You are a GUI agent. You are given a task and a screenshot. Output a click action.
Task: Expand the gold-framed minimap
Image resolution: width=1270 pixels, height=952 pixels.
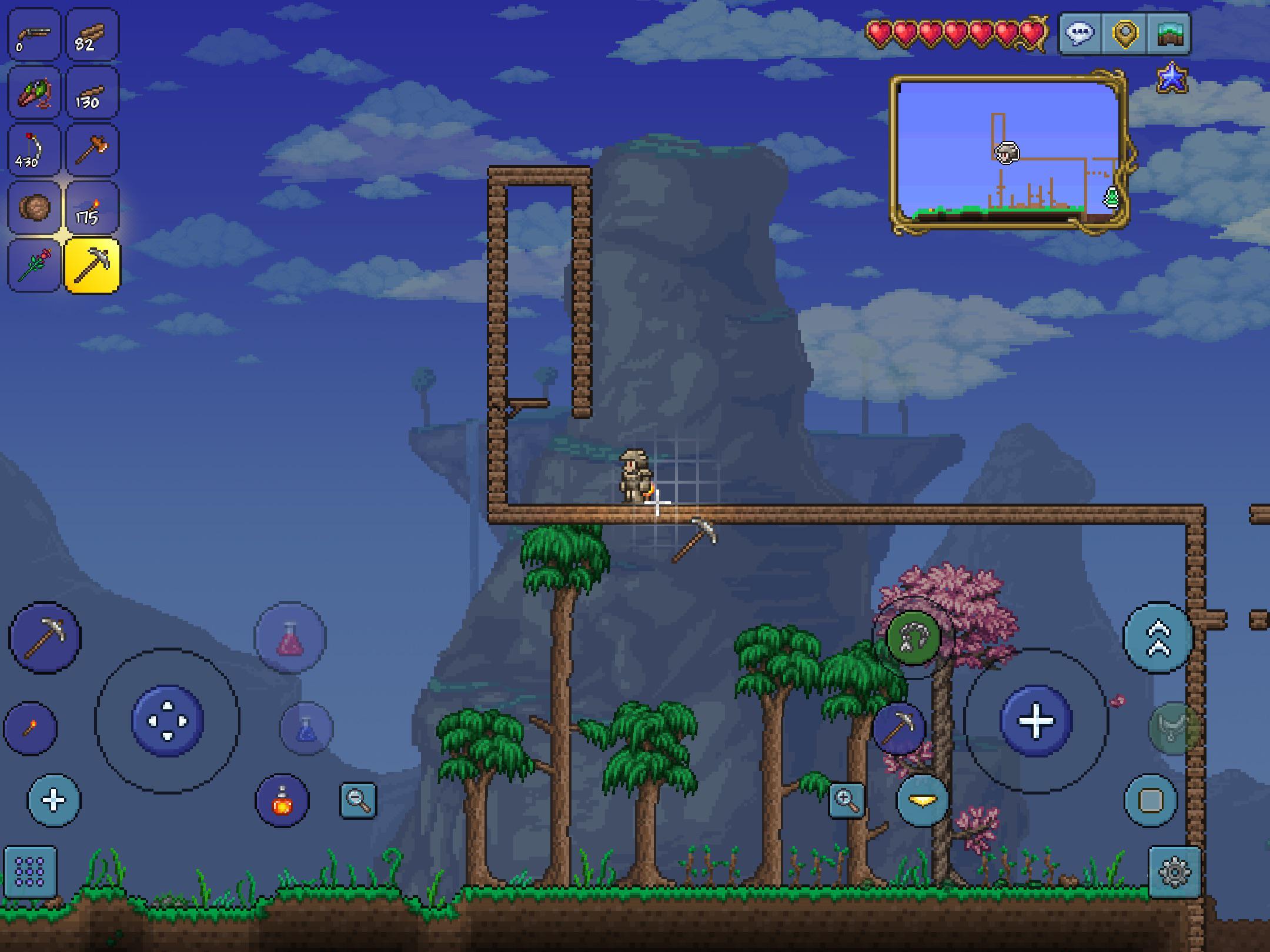1009,153
